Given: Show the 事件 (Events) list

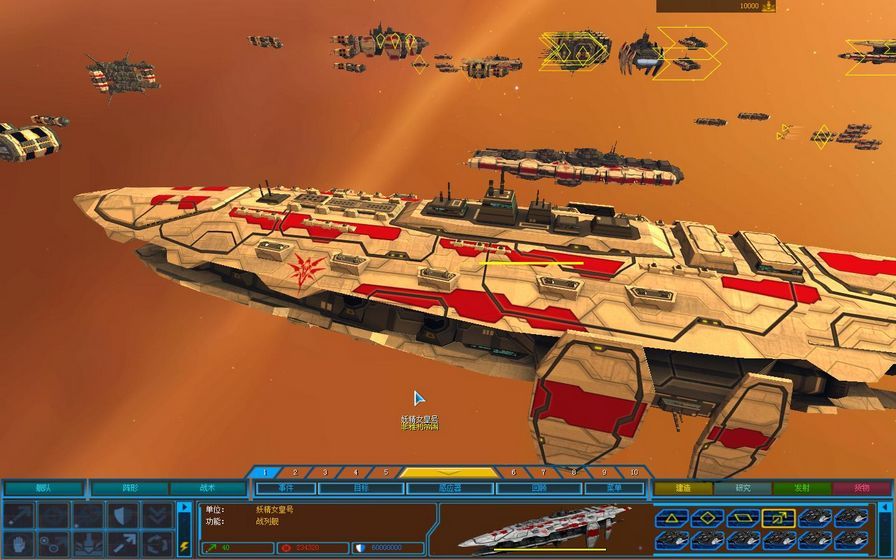Looking at the screenshot, I should [285, 489].
